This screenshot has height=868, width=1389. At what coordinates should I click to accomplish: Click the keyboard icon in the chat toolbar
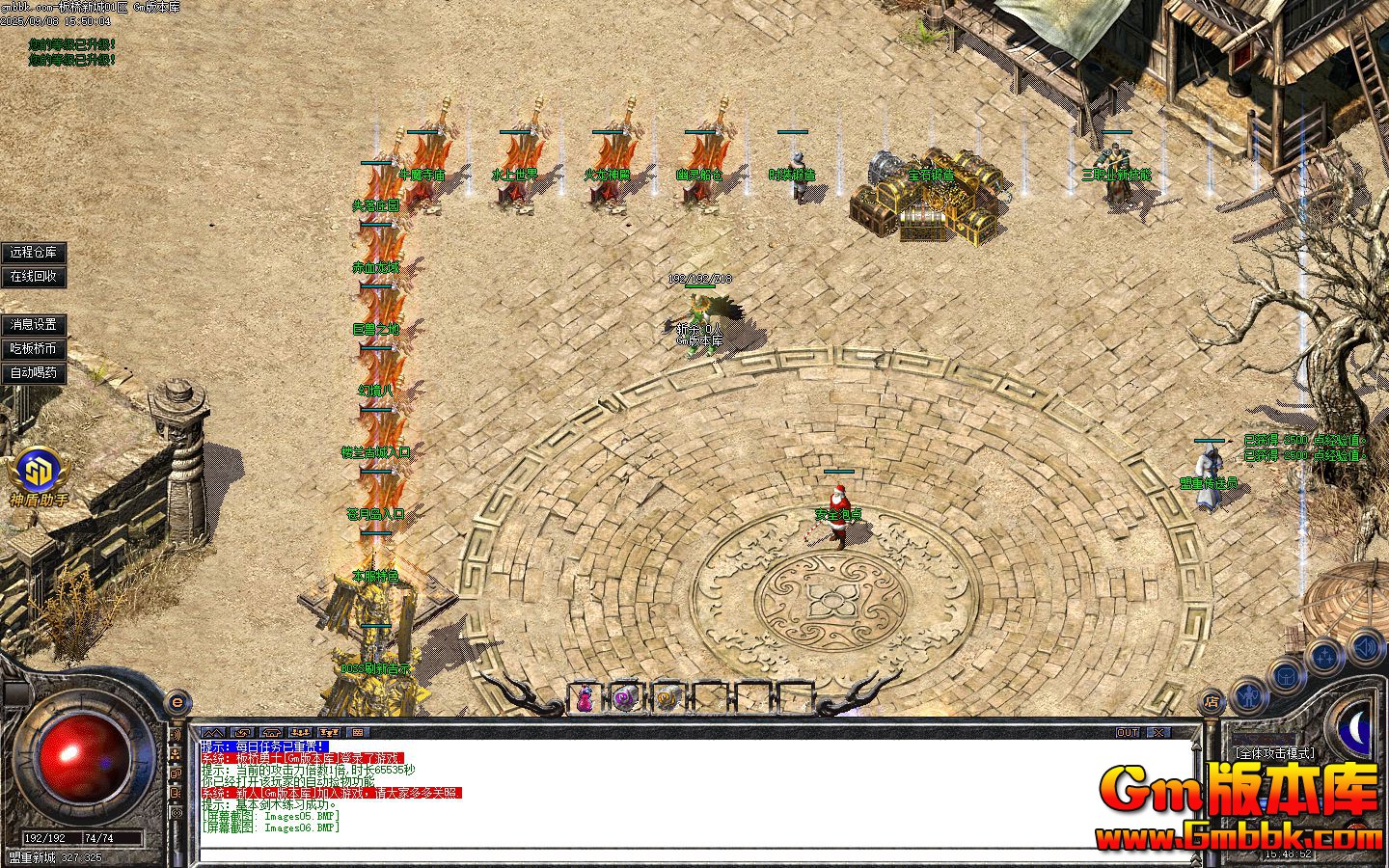coord(359,732)
